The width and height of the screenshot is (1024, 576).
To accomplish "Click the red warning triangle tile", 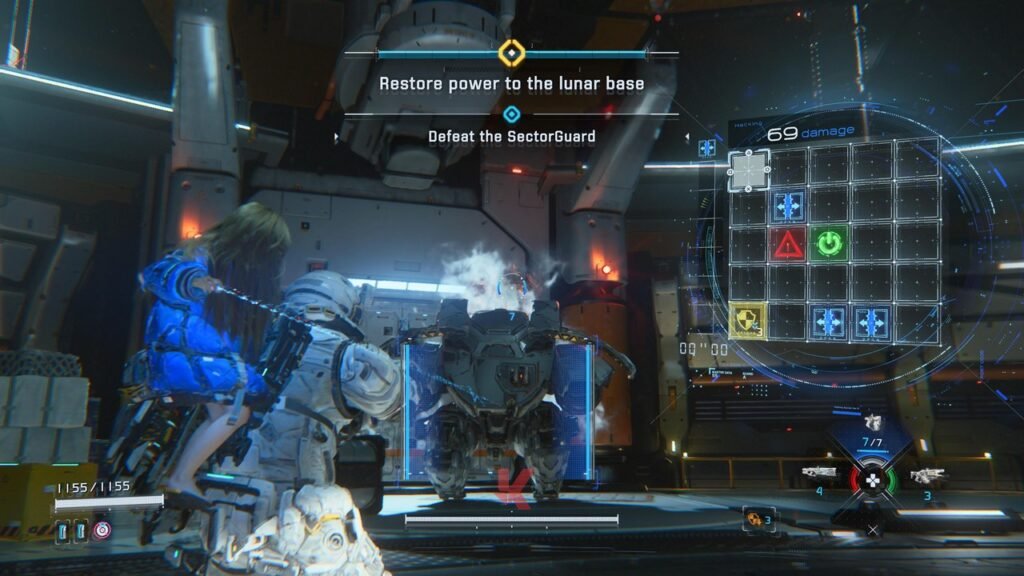I will pos(788,244).
